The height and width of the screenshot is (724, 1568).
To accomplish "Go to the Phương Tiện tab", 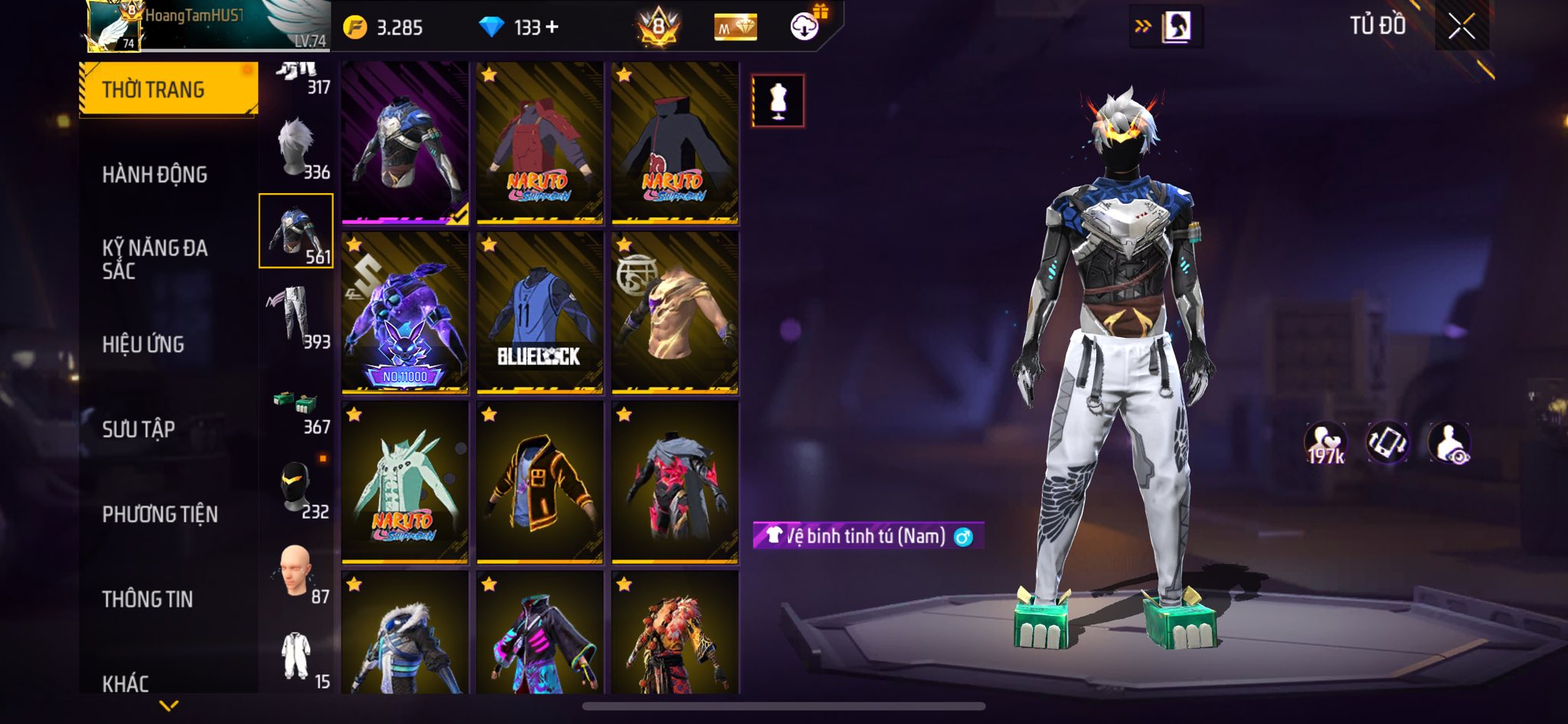I will pos(160,514).
